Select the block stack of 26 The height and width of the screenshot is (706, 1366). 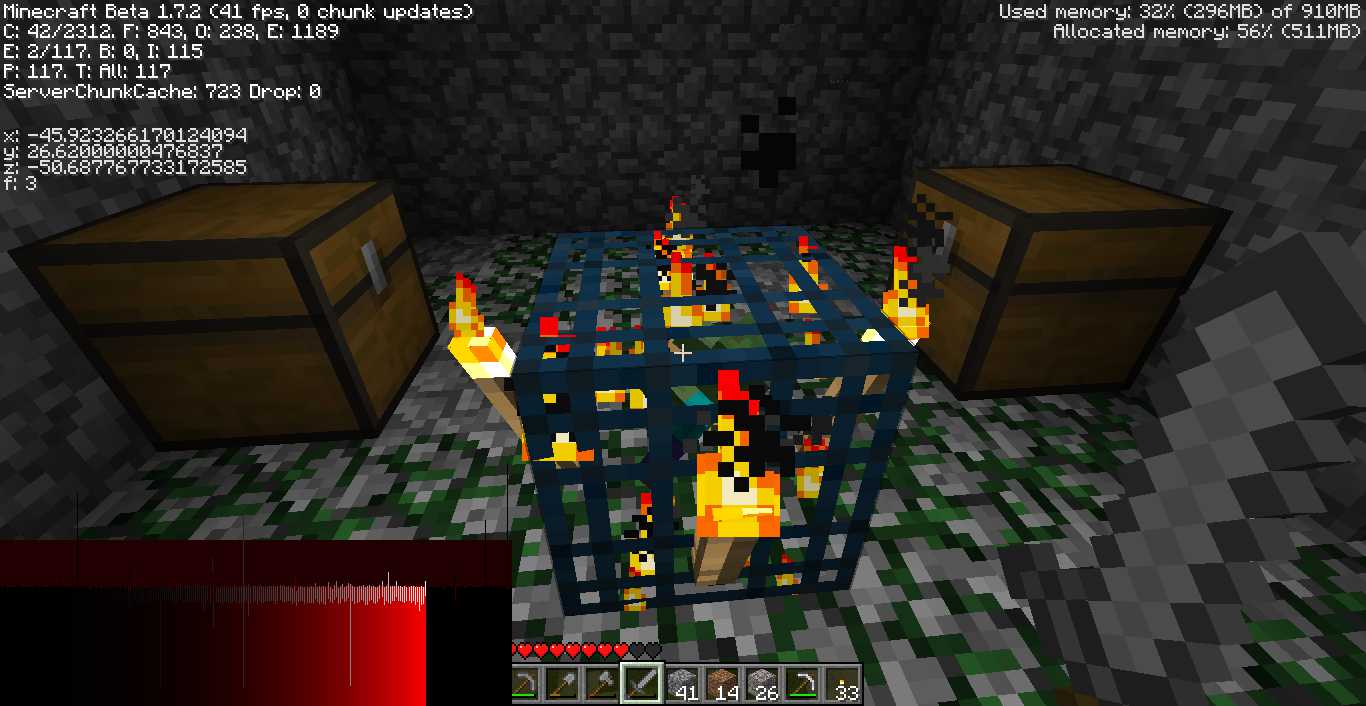tap(762, 684)
